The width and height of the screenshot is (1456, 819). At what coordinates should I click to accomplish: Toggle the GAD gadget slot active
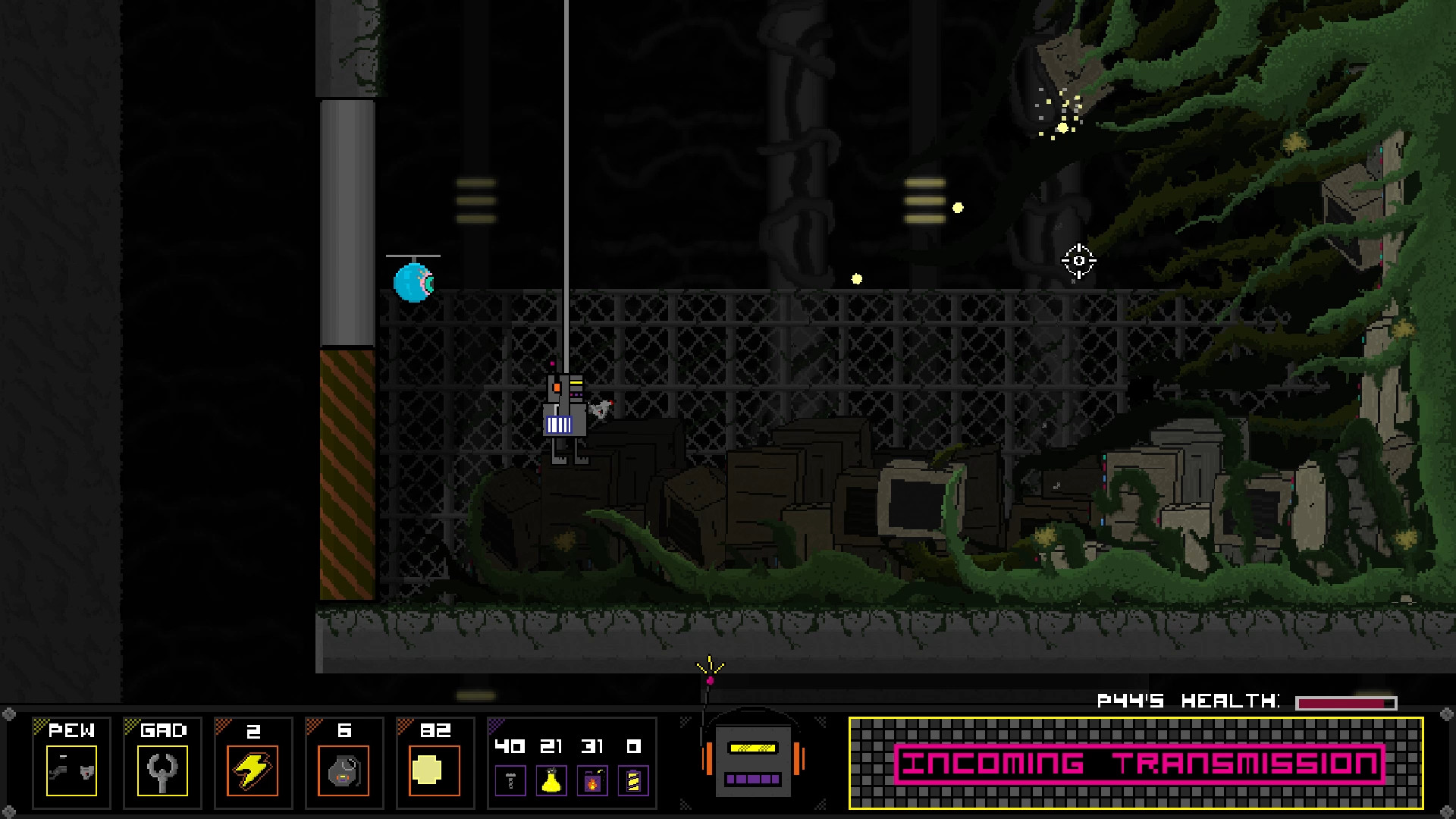(x=162, y=762)
